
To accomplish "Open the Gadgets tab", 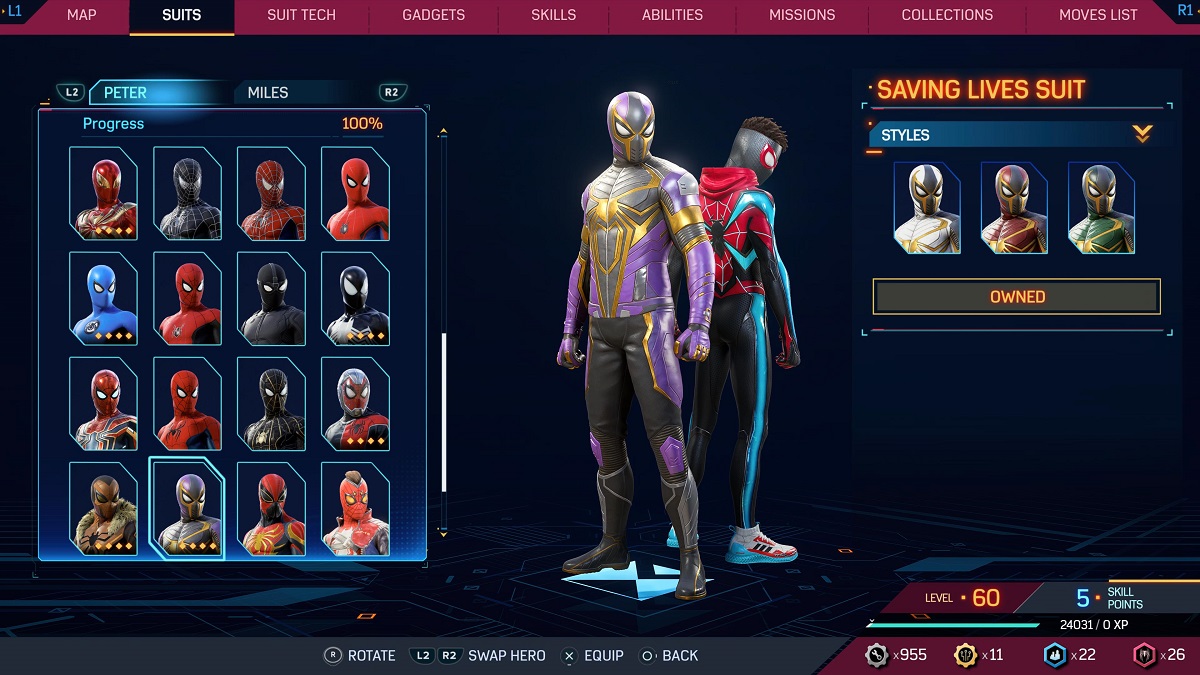I will [x=433, y=15].
